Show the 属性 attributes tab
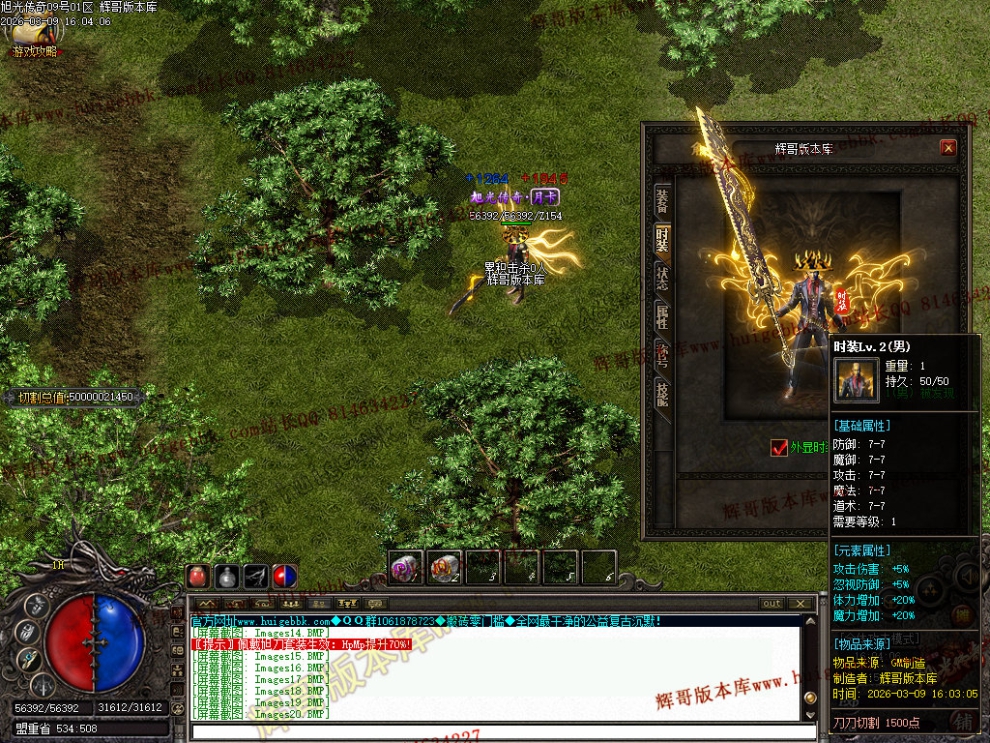This screenshot has height=743, width=990. (662, 316)
